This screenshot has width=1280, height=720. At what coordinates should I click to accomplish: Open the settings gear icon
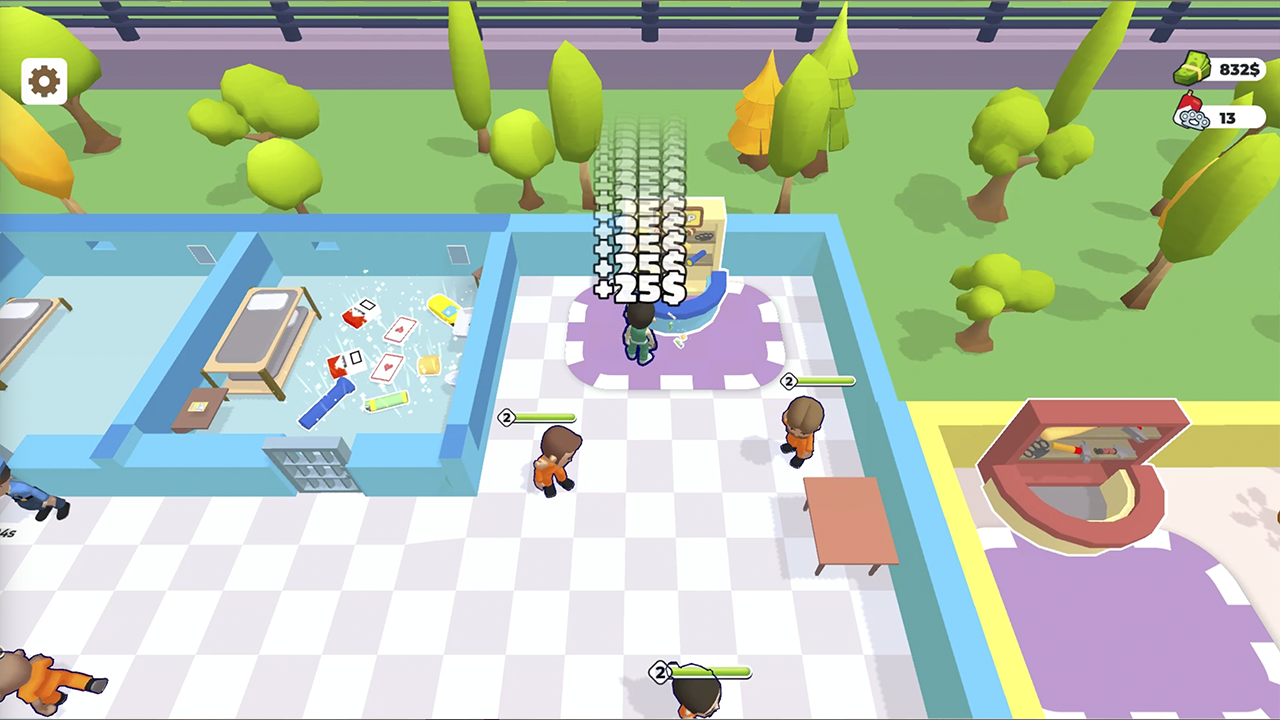(x=42, y=80)
